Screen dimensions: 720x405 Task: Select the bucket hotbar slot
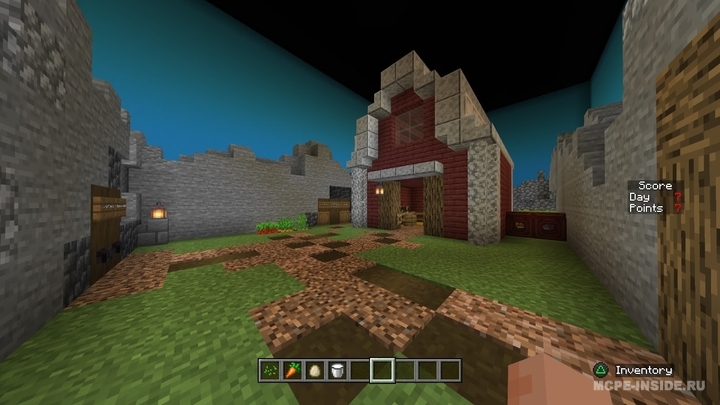337,370
